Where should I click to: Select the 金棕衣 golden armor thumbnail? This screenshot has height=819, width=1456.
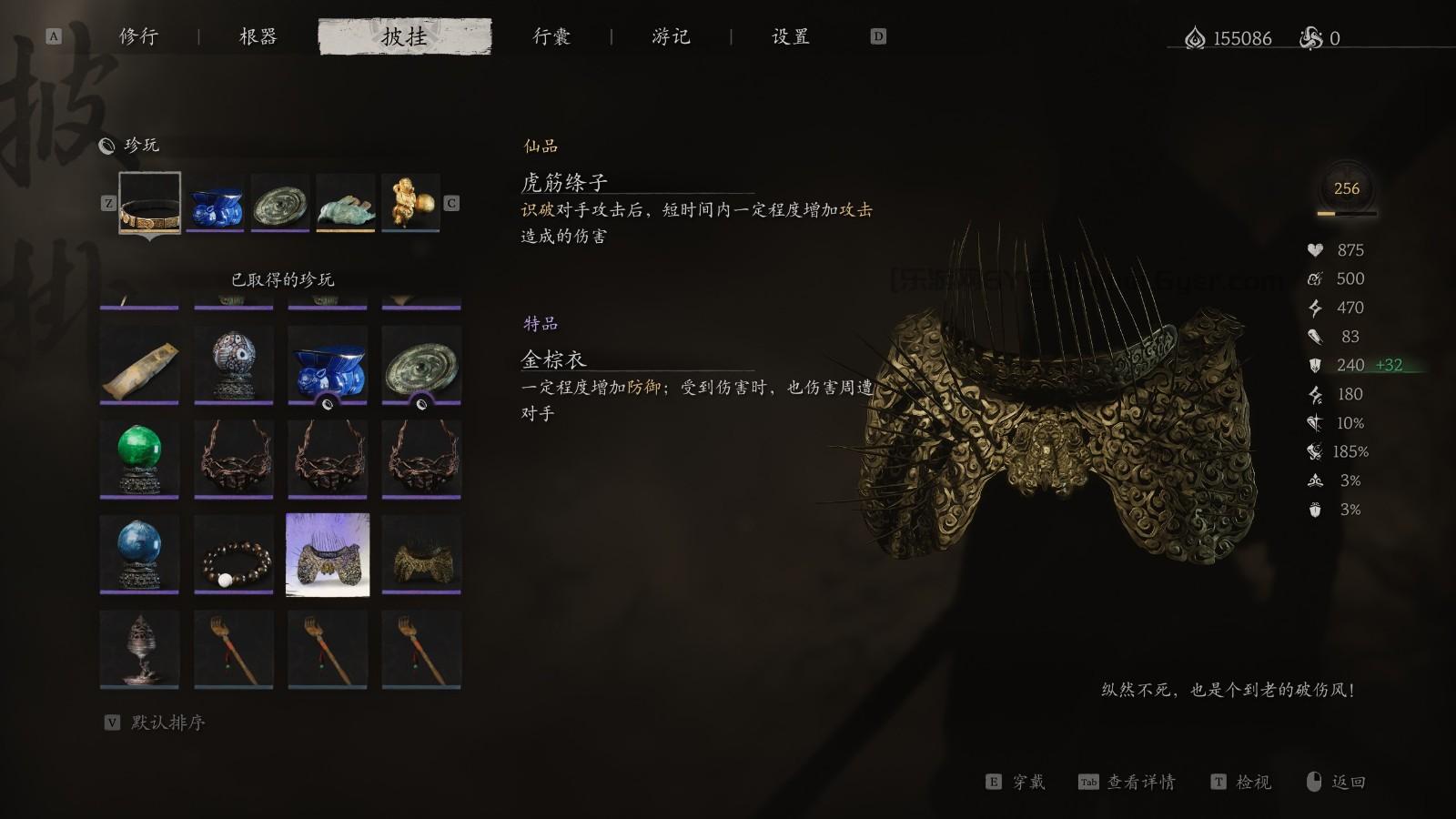329,553
